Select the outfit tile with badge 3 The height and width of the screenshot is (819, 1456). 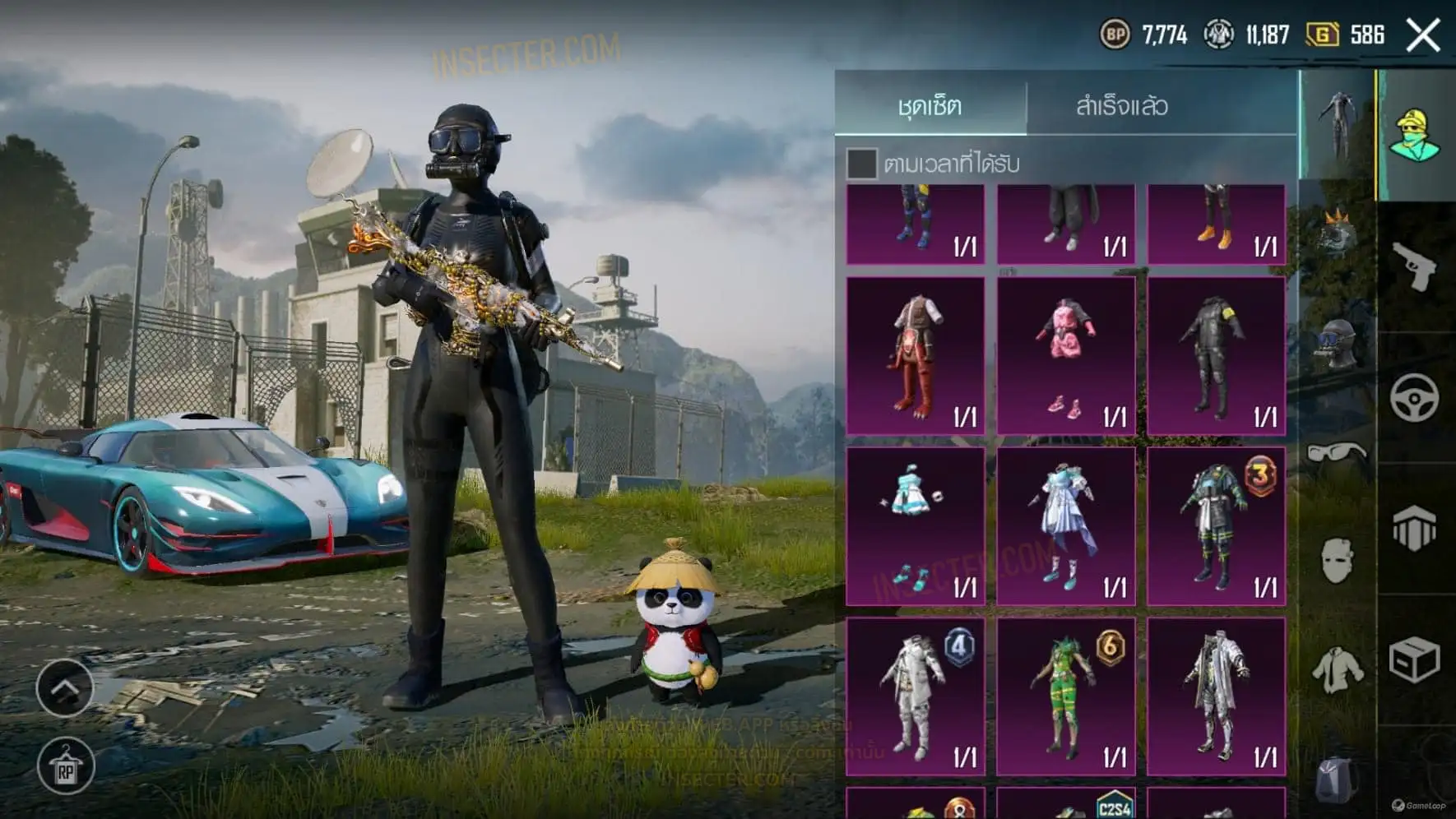1216,526
